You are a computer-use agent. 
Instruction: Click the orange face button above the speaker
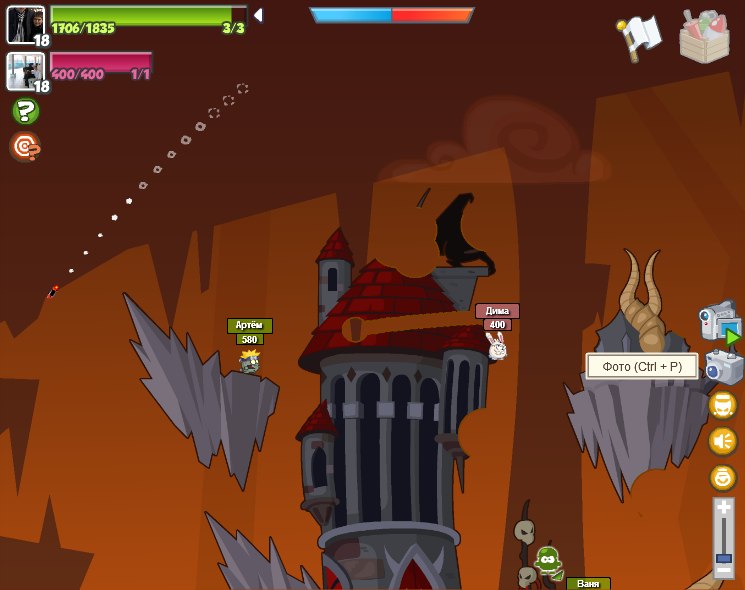722,405
